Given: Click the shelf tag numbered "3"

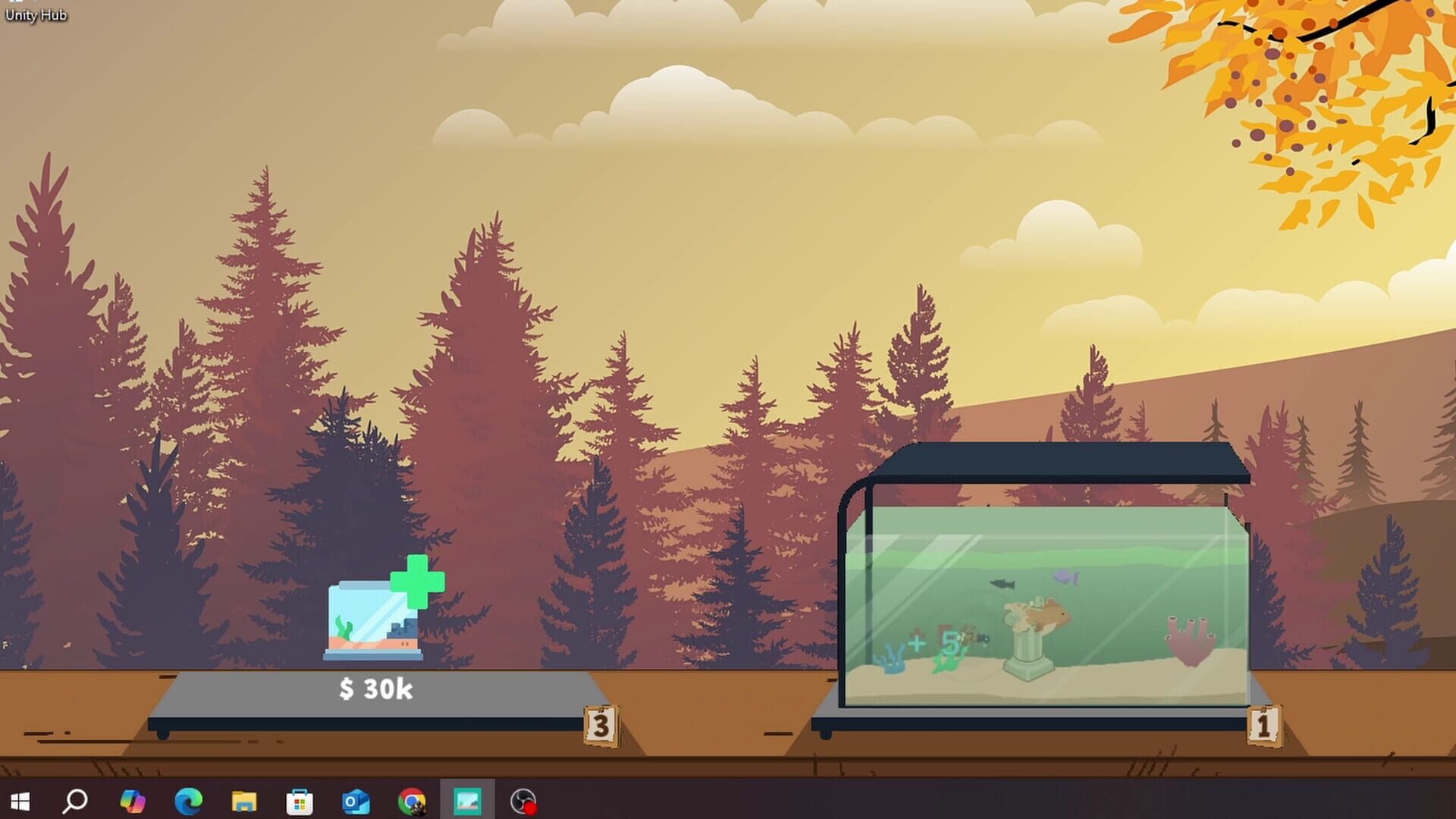Looking at the screenshot, I should [x=601, y=726].
